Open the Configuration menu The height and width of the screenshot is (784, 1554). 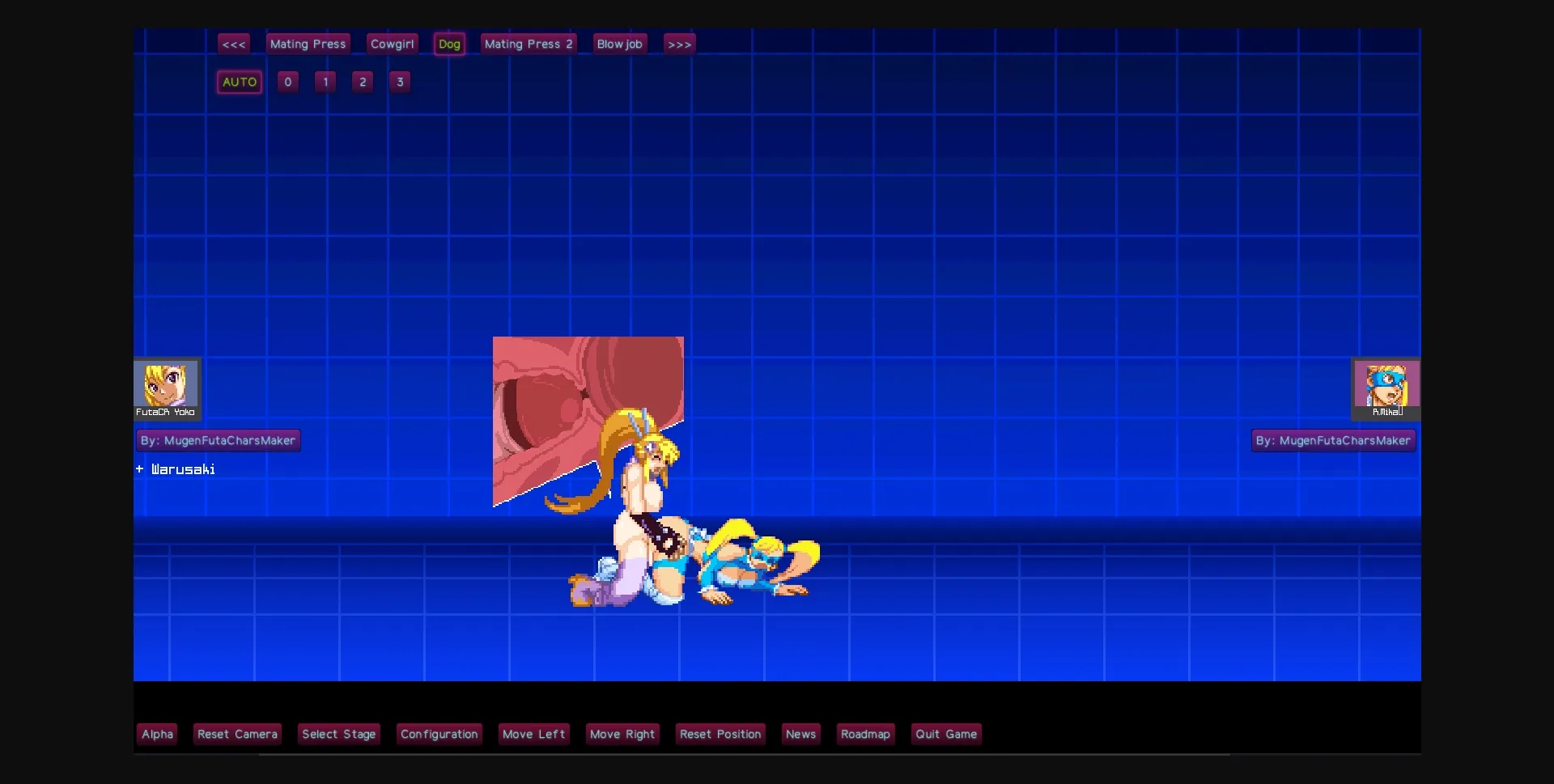coord(439,734)
